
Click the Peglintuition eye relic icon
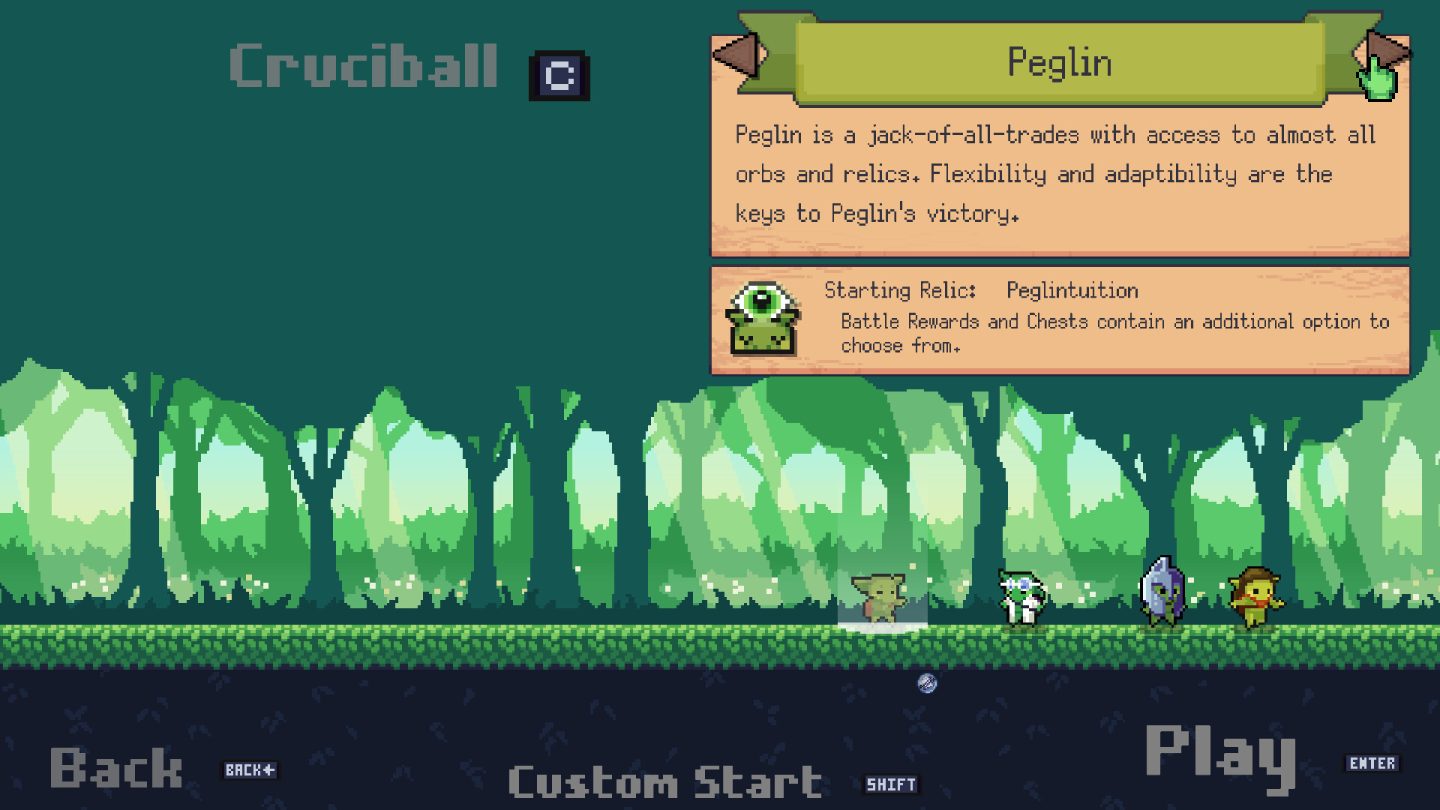point(763,318)
